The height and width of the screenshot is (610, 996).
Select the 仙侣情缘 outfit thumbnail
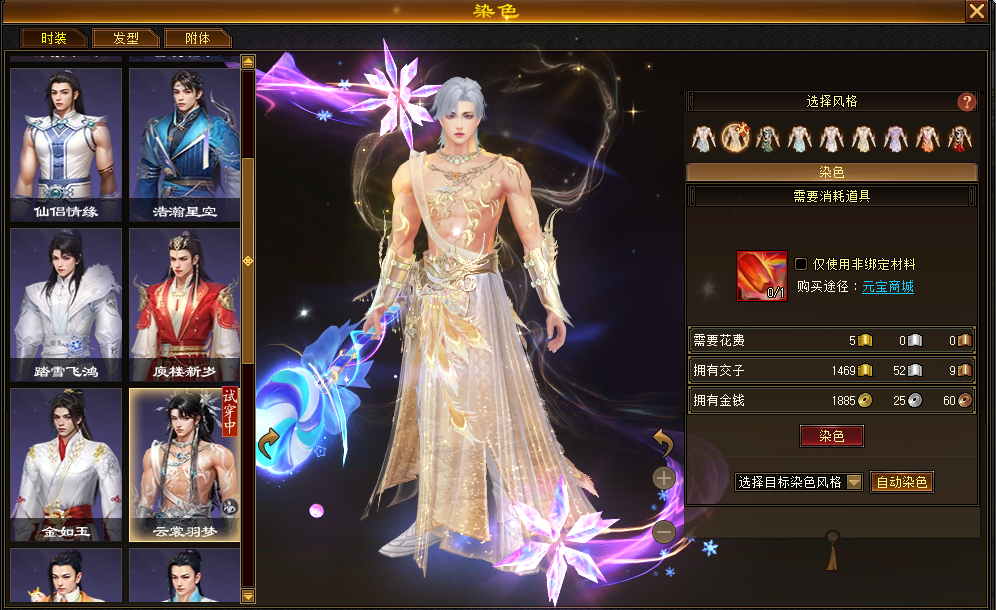(66, 142)
